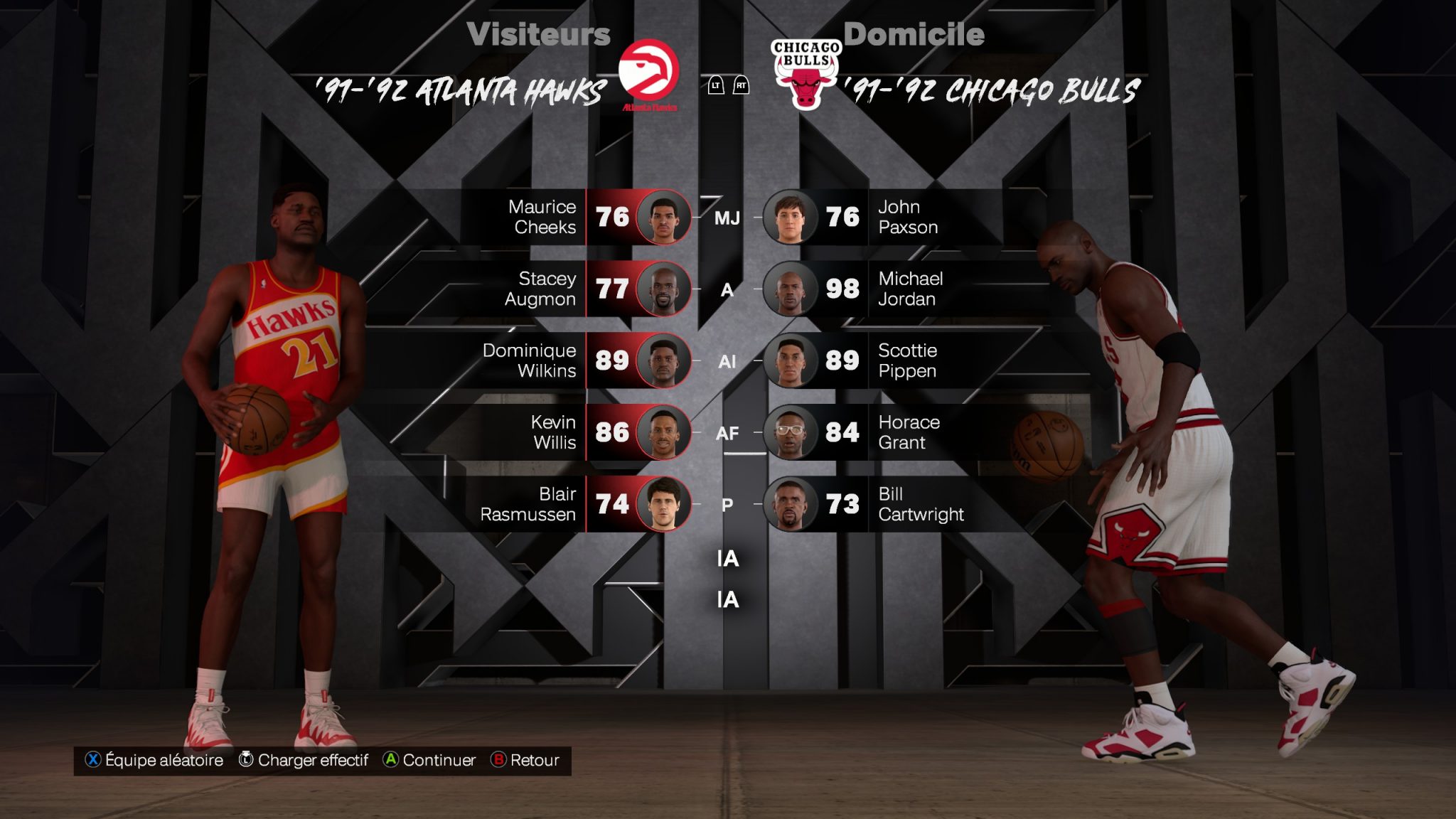Open Charger effectif to load a roster
Screen dimensions: 1456x819
[x=304, y=760]
